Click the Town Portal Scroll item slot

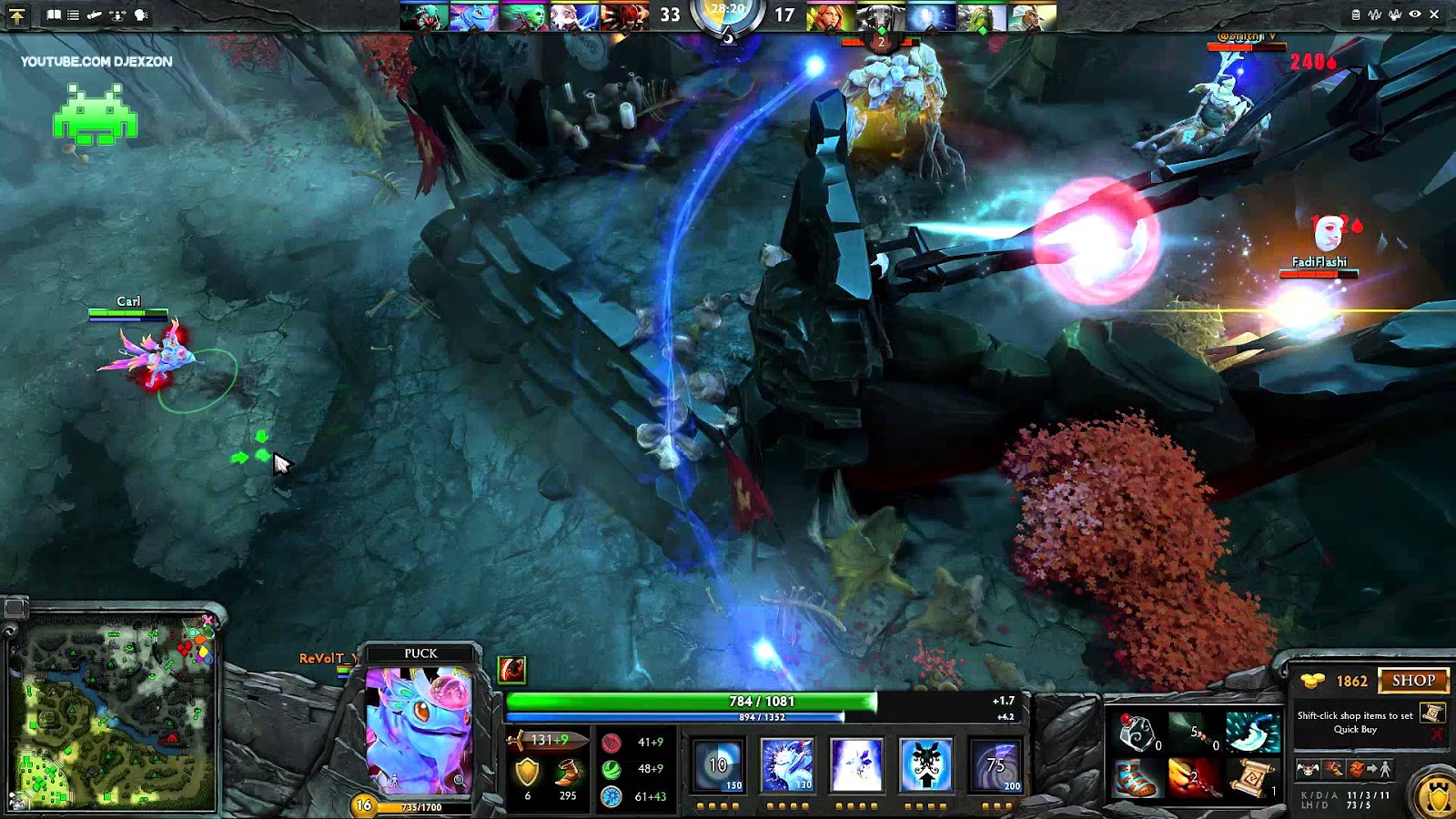[x=1254, y=778]
